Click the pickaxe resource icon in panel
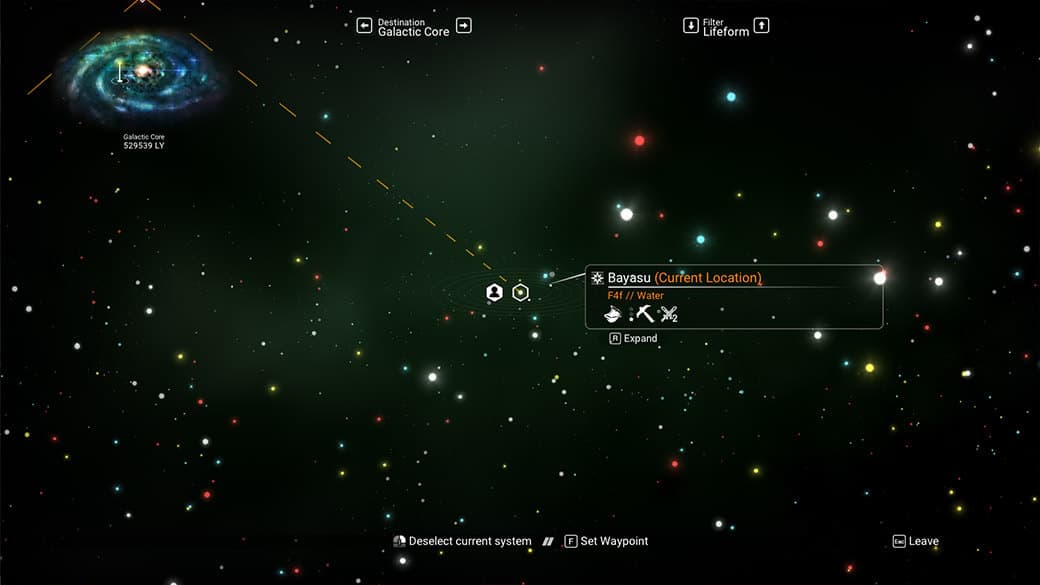The width and height of the screenshot is (1040, 585). (645, 314)
